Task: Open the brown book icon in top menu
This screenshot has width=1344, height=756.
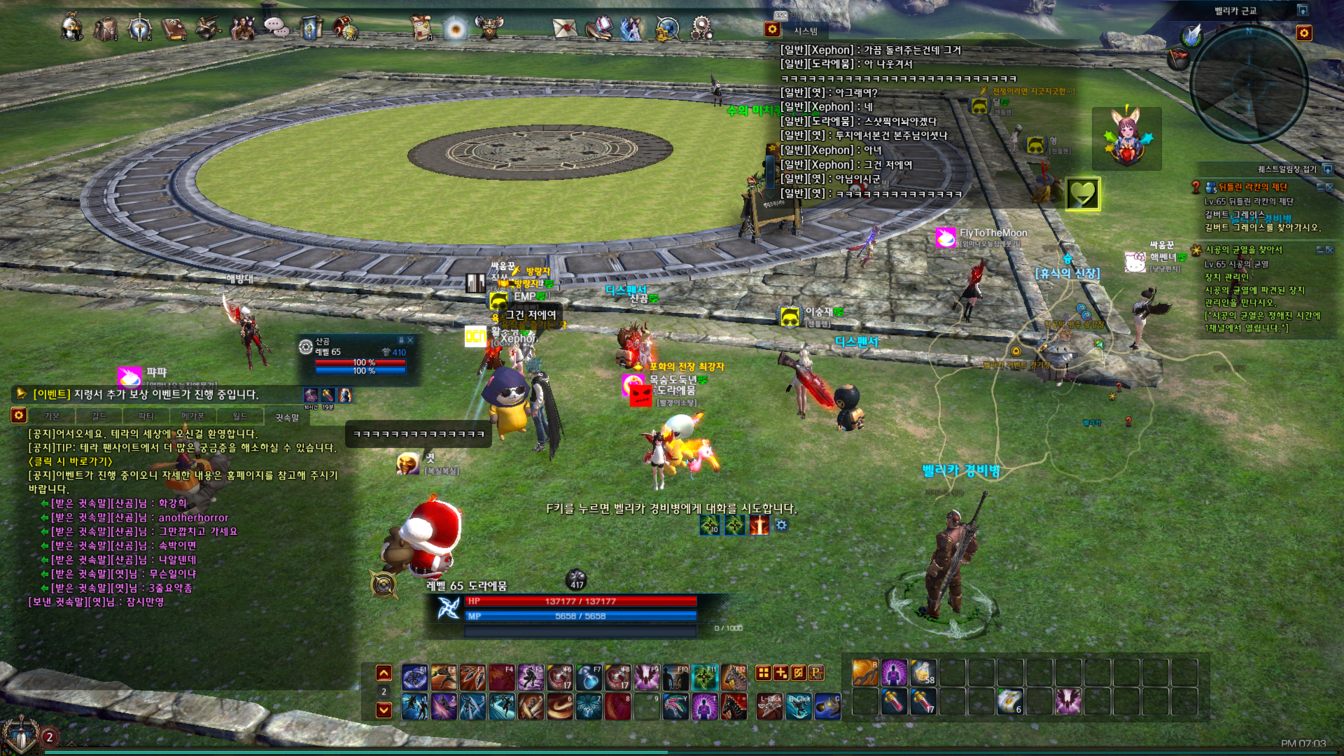Action: (174, 28)
